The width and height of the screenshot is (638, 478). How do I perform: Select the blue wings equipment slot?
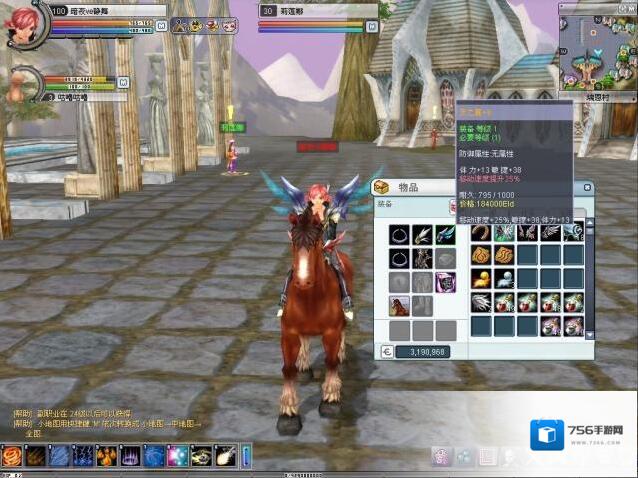[446, 234]
